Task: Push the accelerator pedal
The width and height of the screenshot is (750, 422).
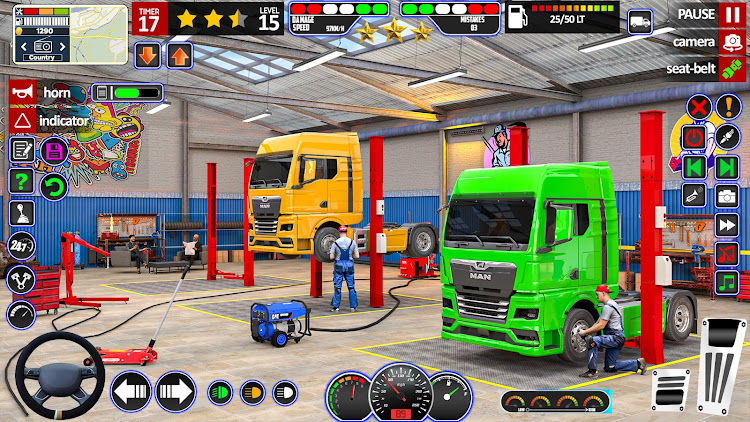Action: [x=722, y=358]
